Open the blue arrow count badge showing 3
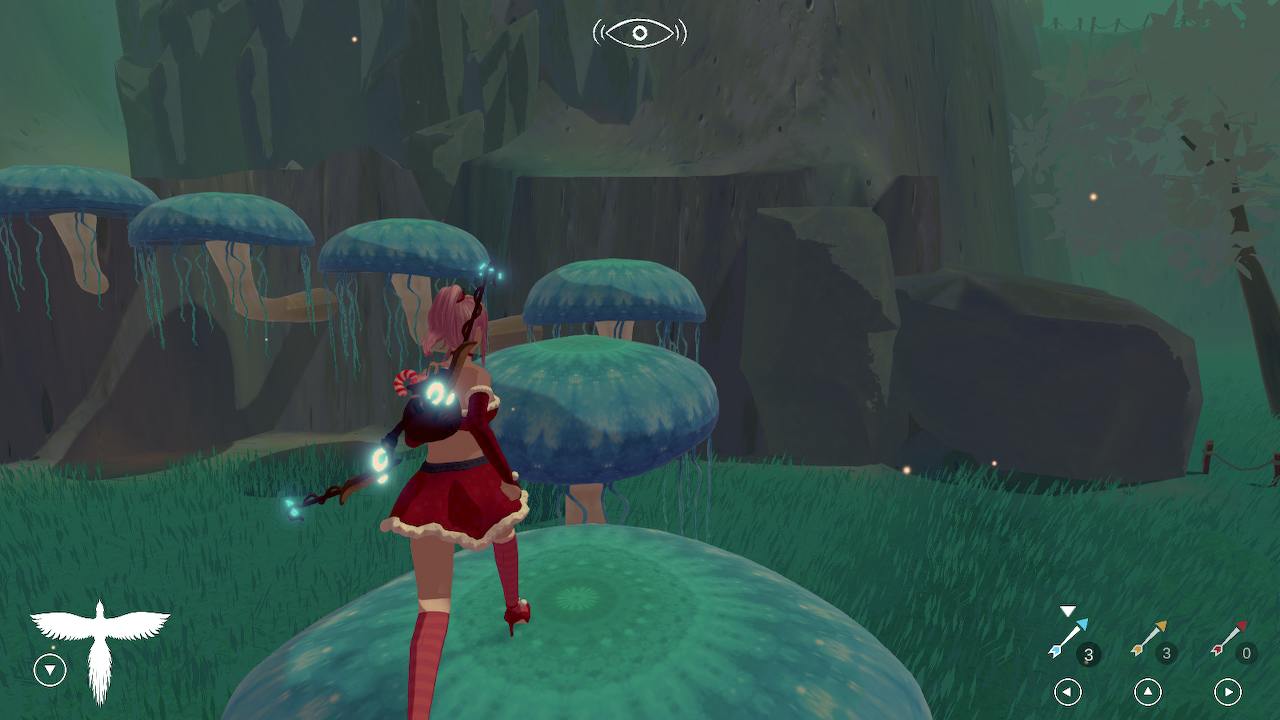This screenshot has width=1280, height=720. click(x=1087, y=653)
